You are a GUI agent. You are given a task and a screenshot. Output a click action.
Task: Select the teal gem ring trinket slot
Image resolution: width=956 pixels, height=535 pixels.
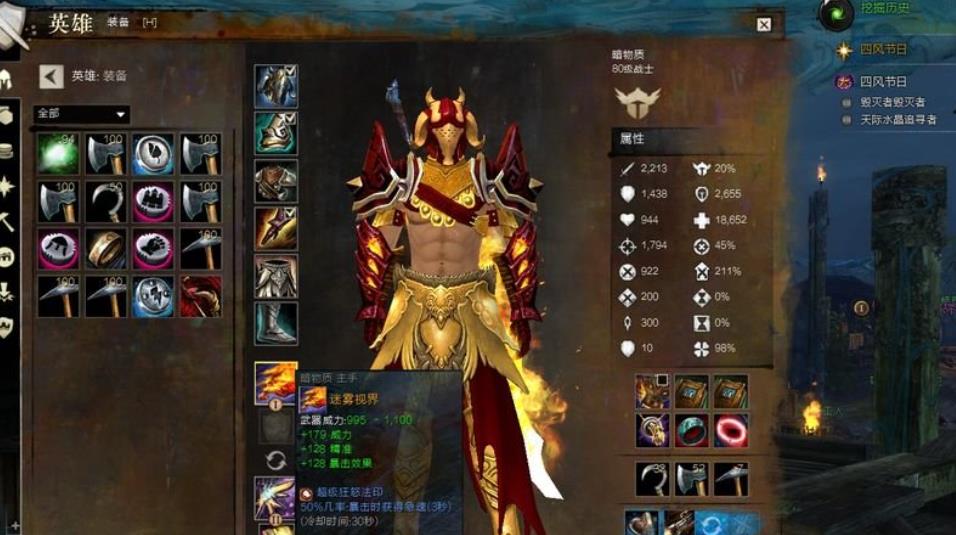click(692, 430)
